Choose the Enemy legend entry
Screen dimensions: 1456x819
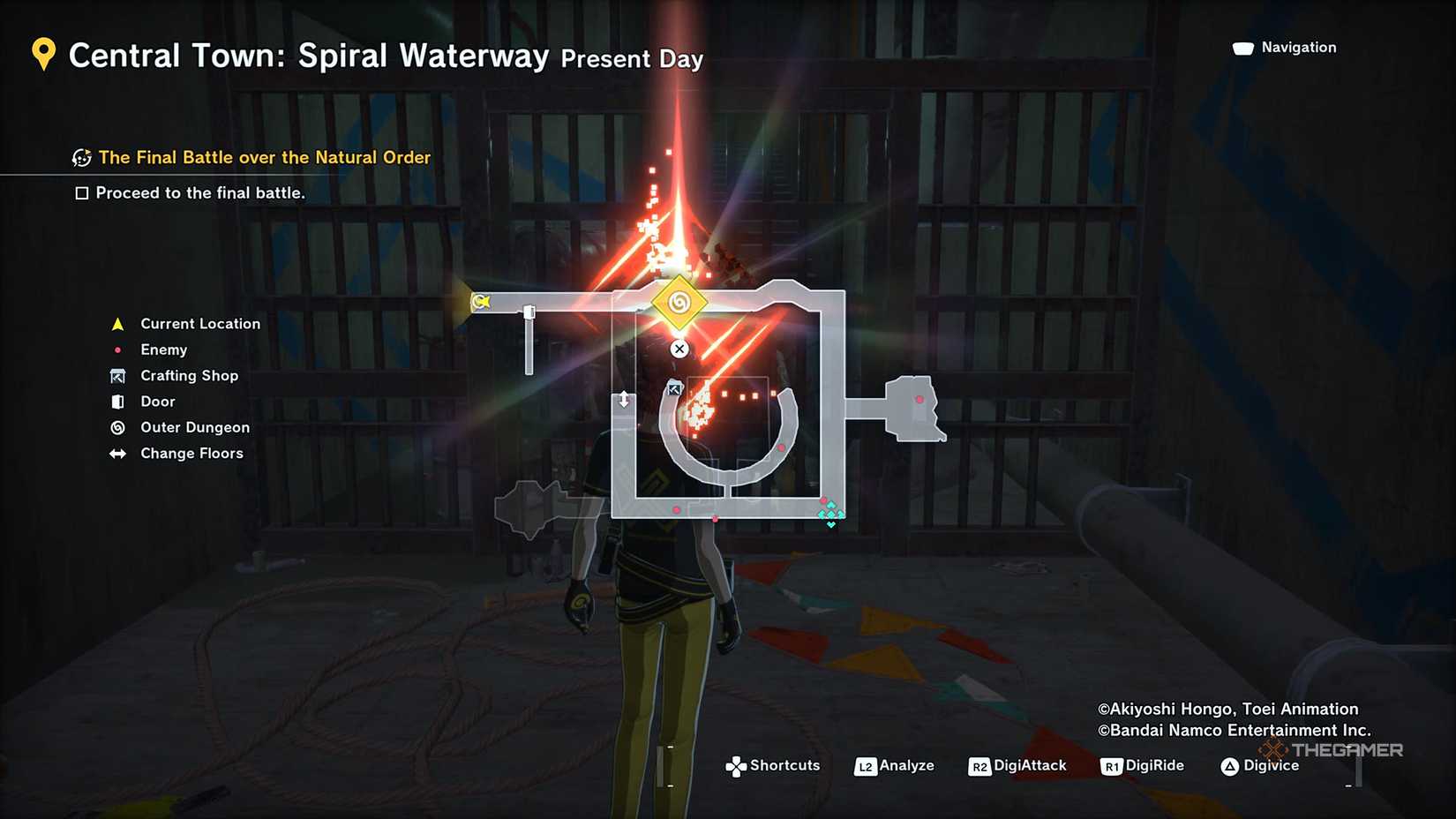[x=163, y=349]
